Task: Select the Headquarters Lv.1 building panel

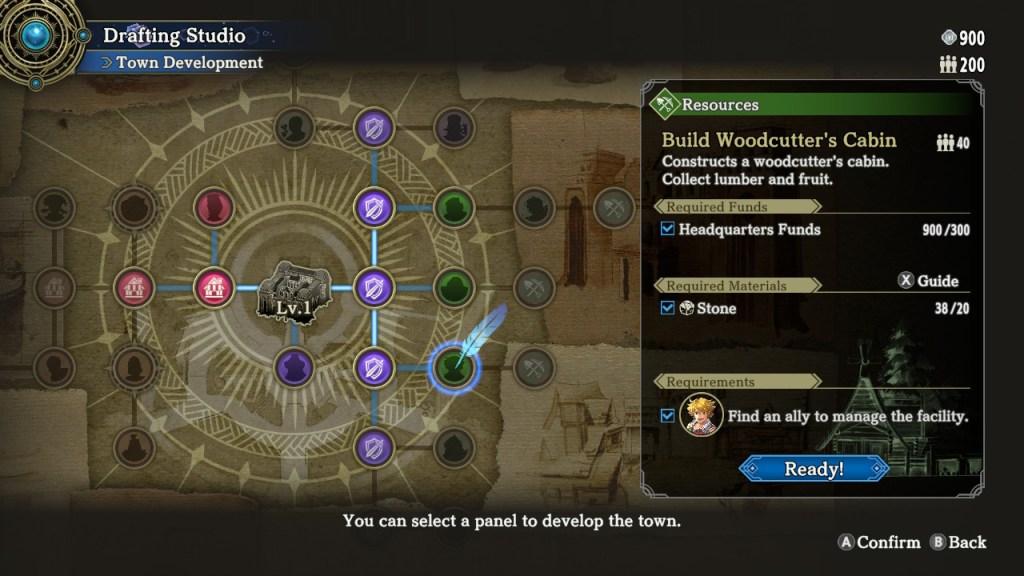Action: click(x=293, y=290)
